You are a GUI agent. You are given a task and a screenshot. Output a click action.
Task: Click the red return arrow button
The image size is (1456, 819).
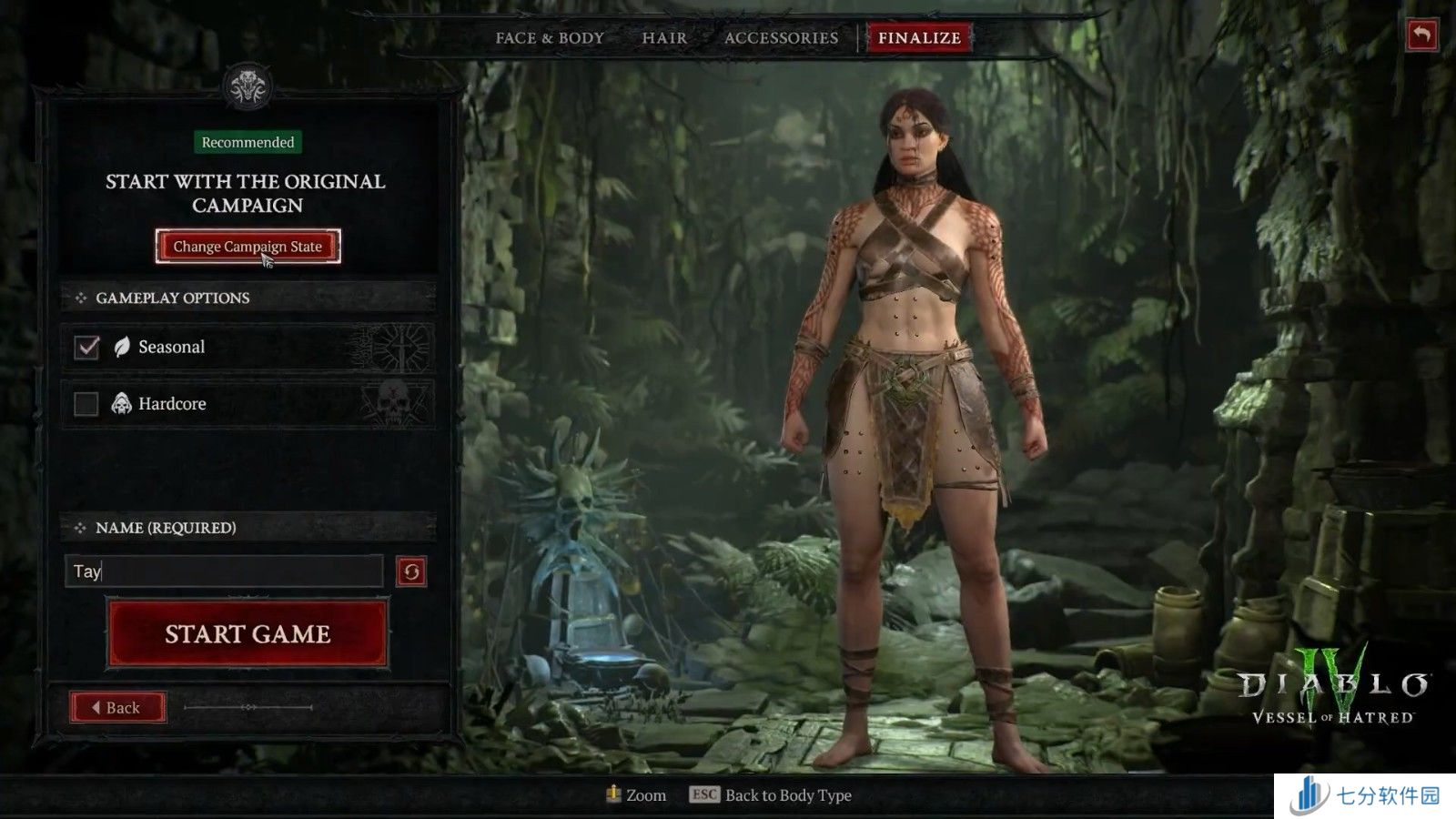(1421, 35)
